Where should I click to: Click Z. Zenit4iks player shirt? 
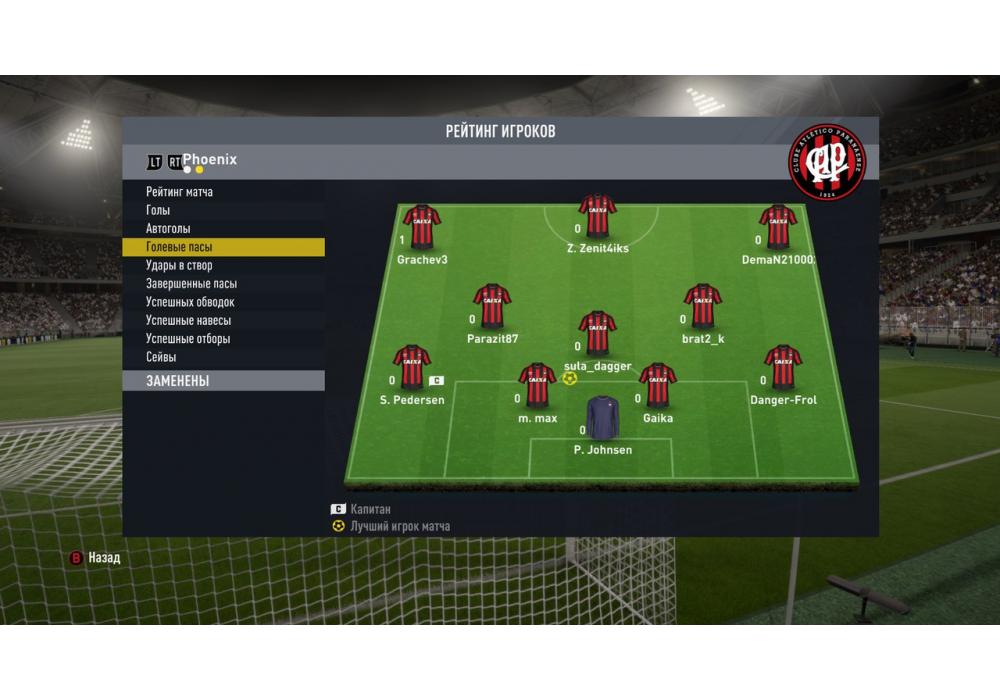[597, 216]
